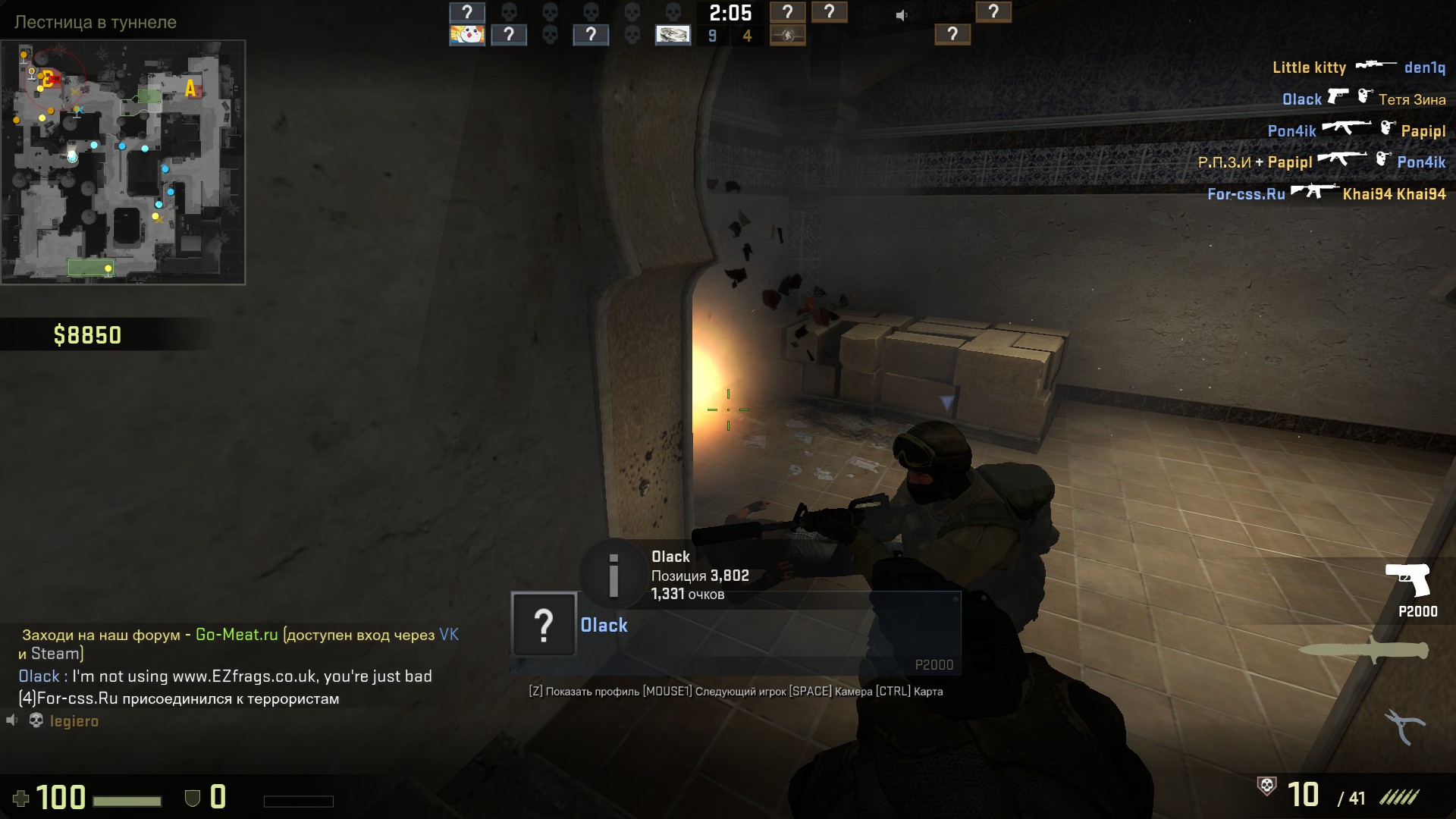
Task: Click bomb site B marker on minimap
Action: pos(47,78)
